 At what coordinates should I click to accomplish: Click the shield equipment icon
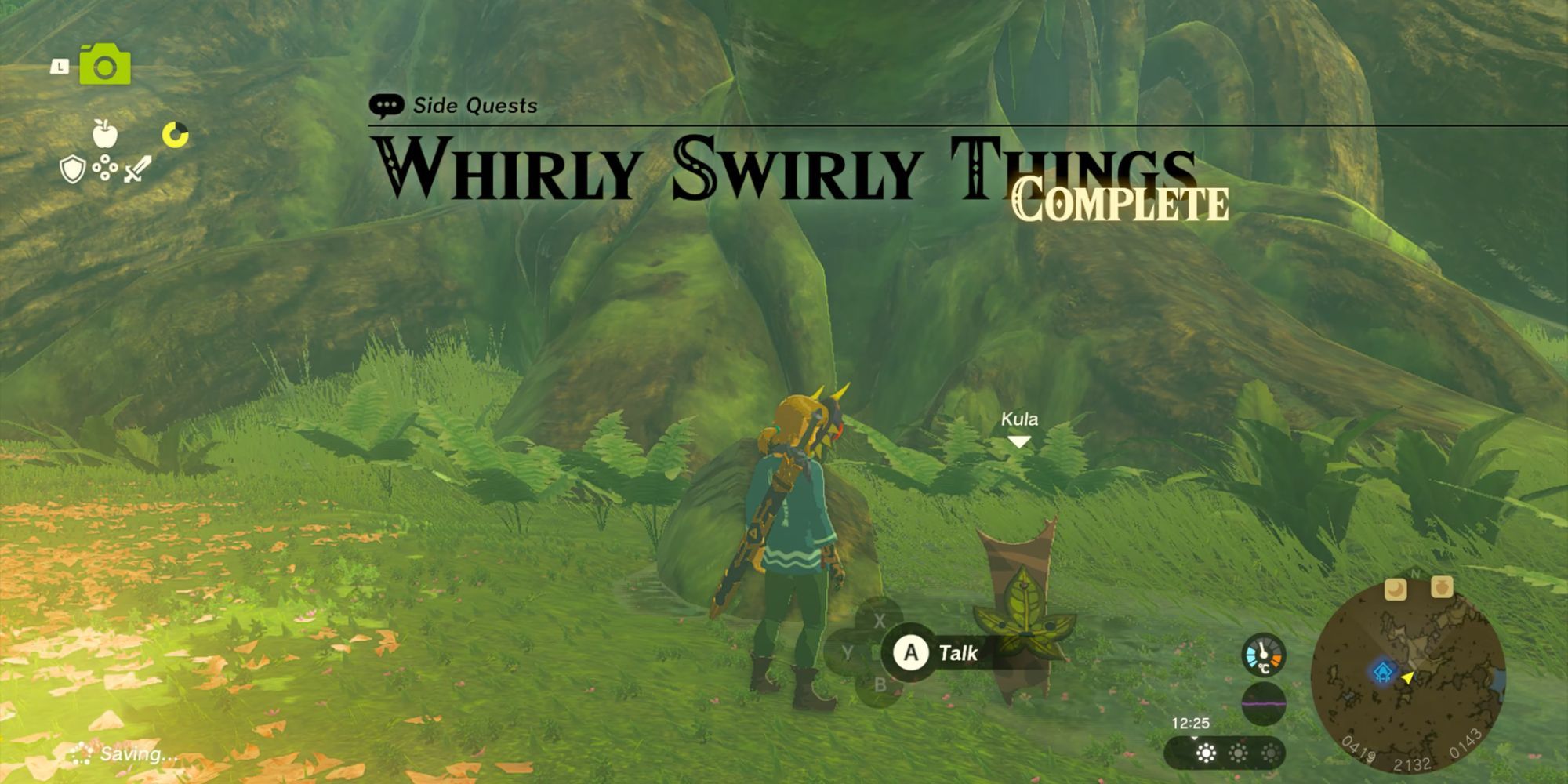71,169
